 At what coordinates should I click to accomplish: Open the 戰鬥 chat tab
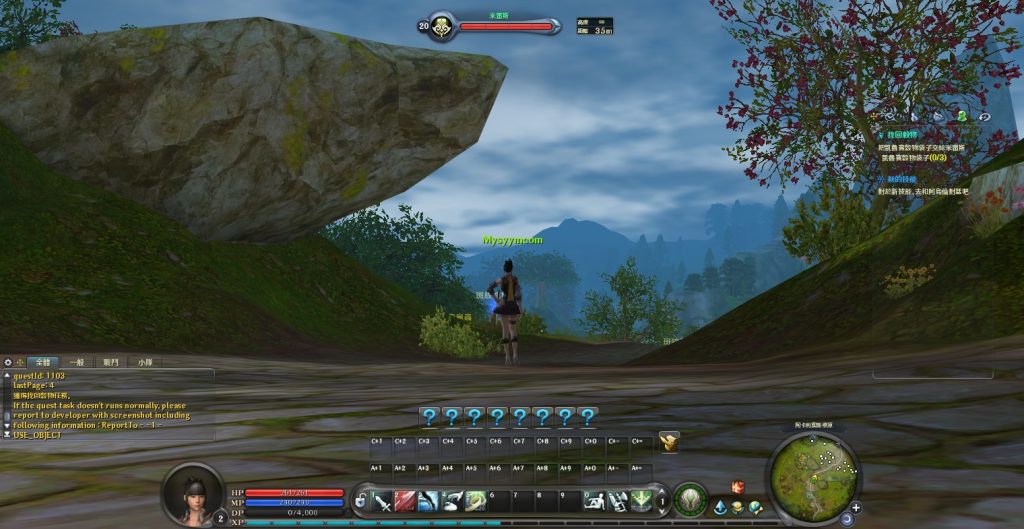[x=109, y=362]
